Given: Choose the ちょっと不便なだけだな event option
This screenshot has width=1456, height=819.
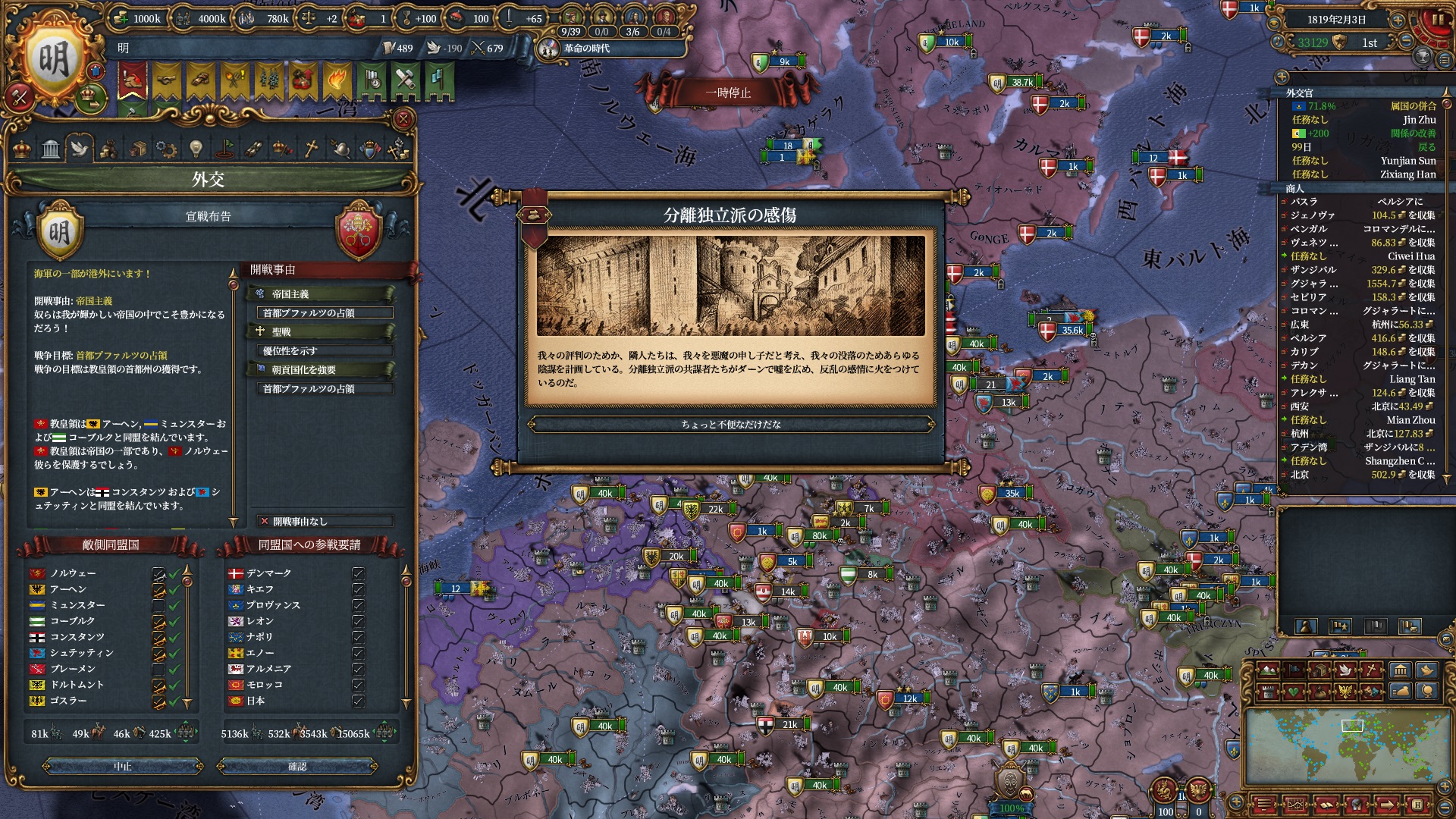Looking at the screenshot, I should [730, 425].
